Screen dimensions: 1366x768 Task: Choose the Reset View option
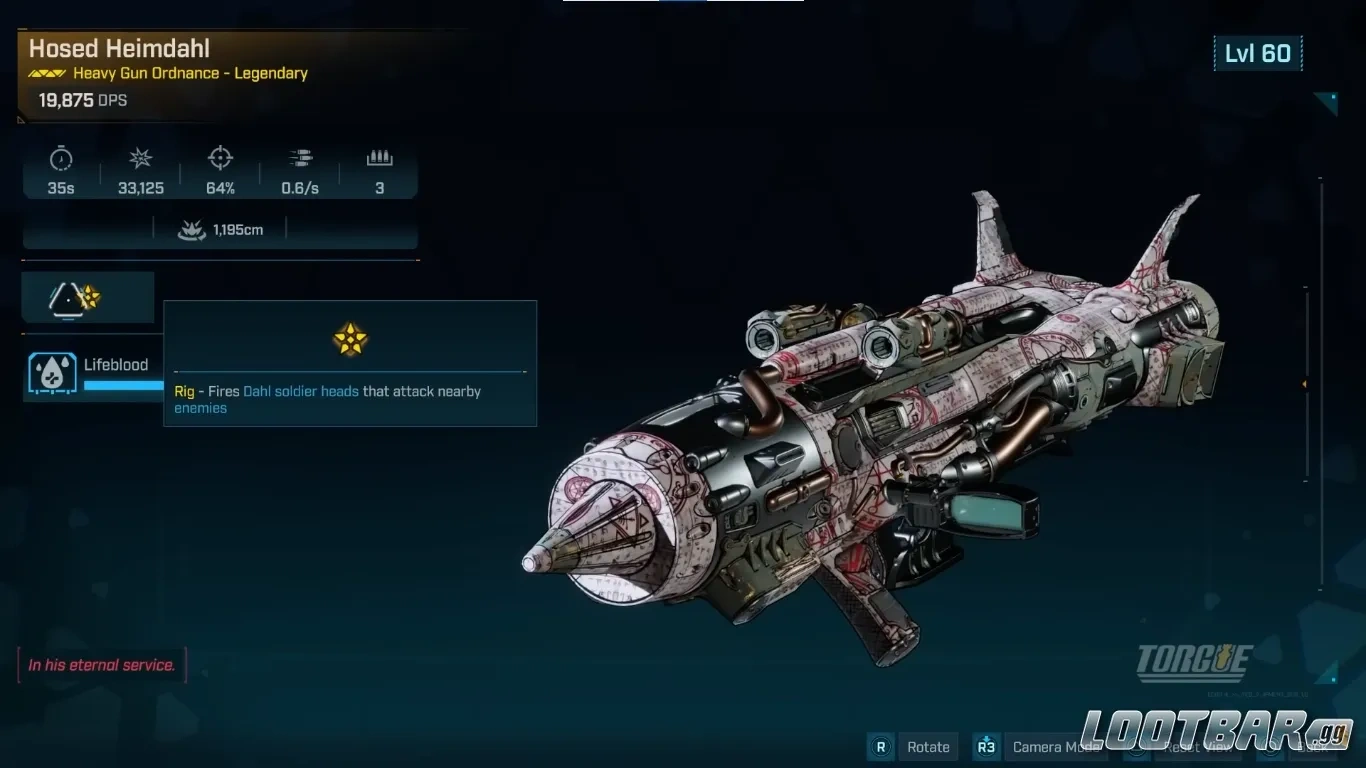point(1196,747)
